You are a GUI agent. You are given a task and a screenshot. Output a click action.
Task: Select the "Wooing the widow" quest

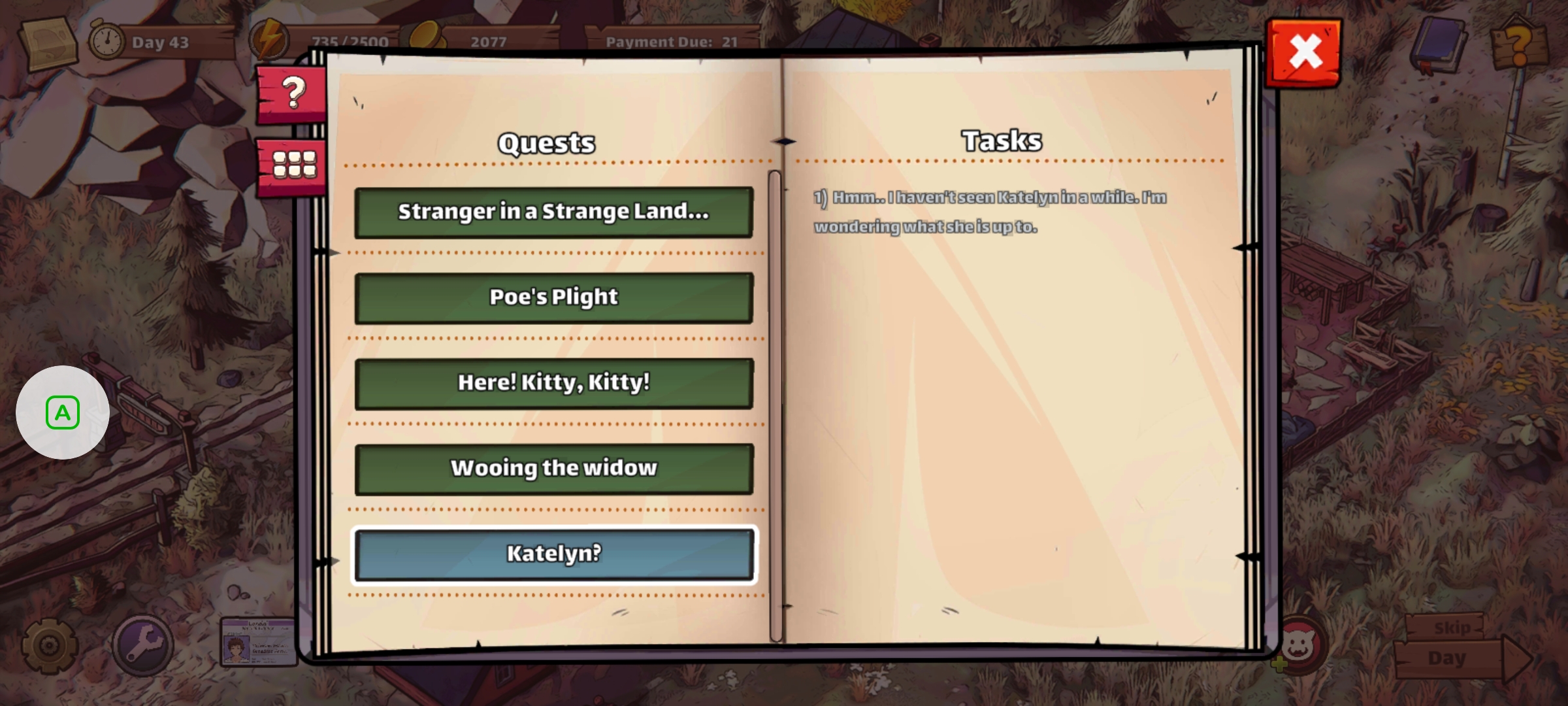point(553,468)
